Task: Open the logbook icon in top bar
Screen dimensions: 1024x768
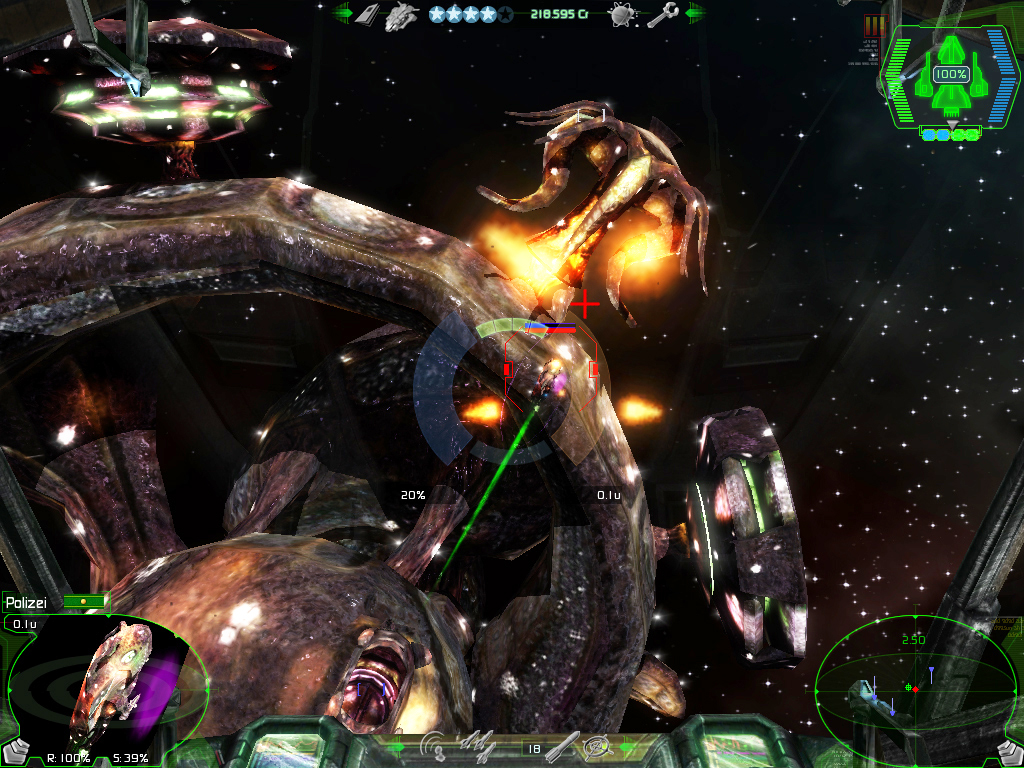Action: [369, 14]
